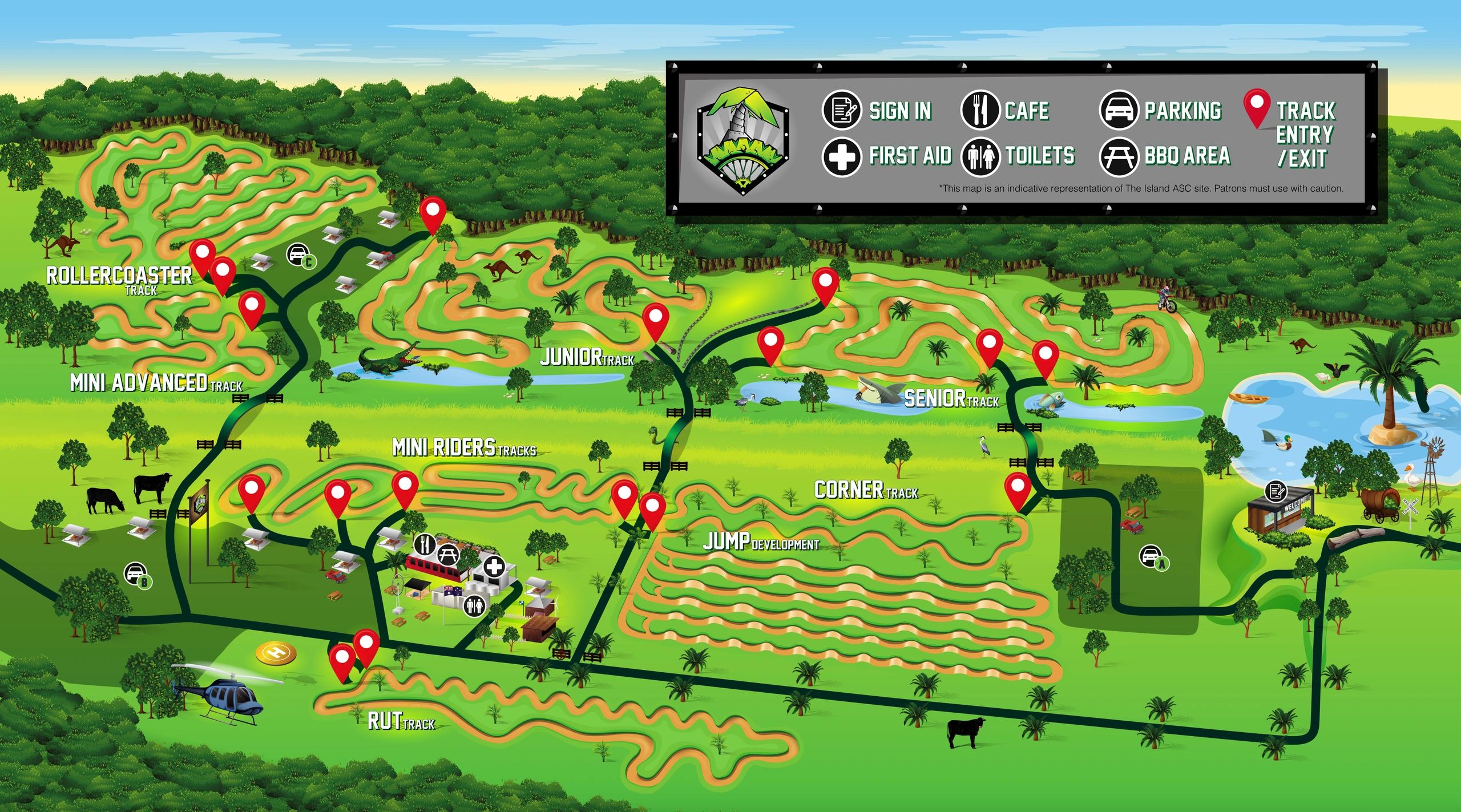This screenshot has height=812, width=1461.
Task: Choose the Junior Track label
Action: (587, 358)
